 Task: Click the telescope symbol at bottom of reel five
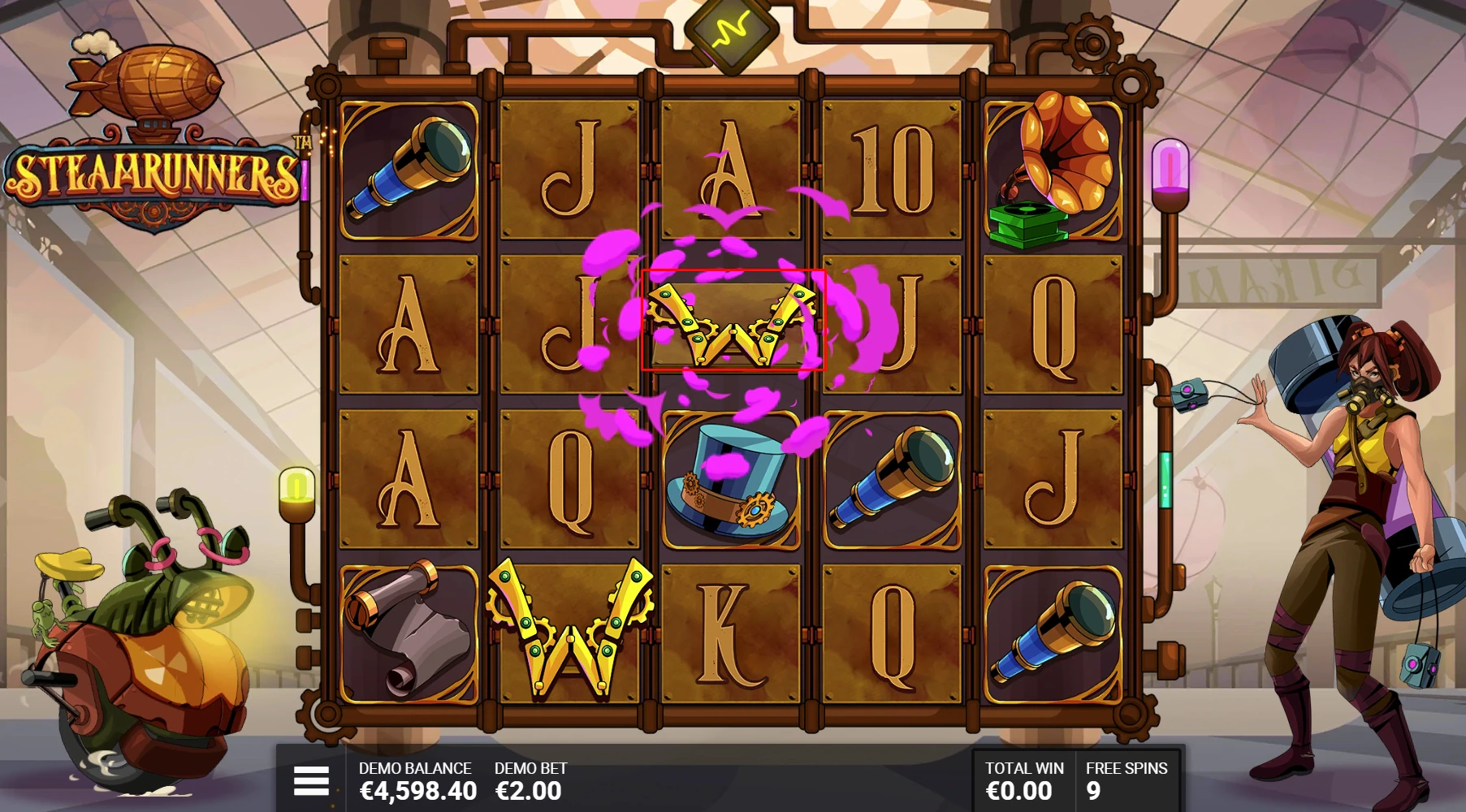pyautogui.click(x=1052, y=629)
